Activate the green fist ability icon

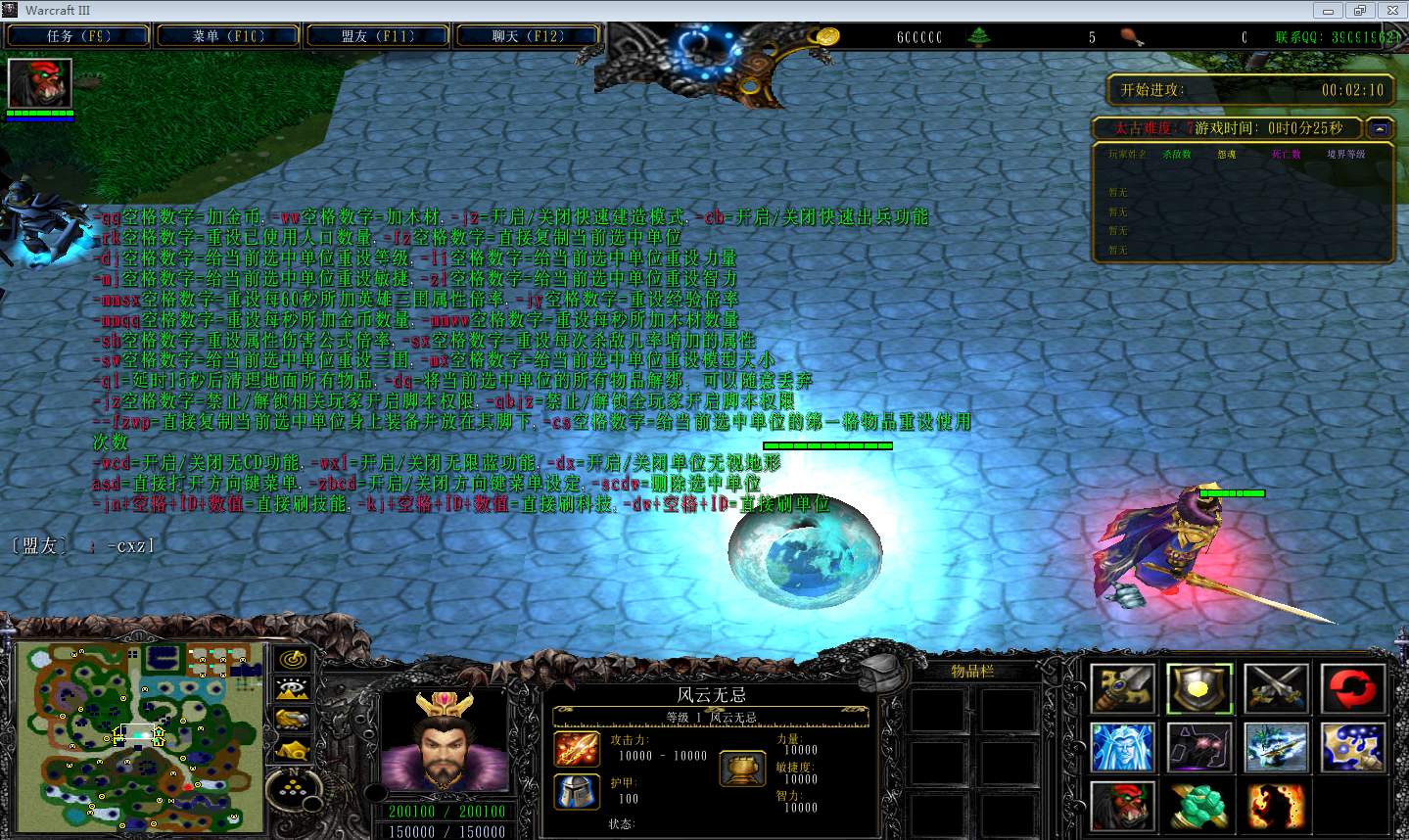pyautogui.click(x=1199, y=807)
